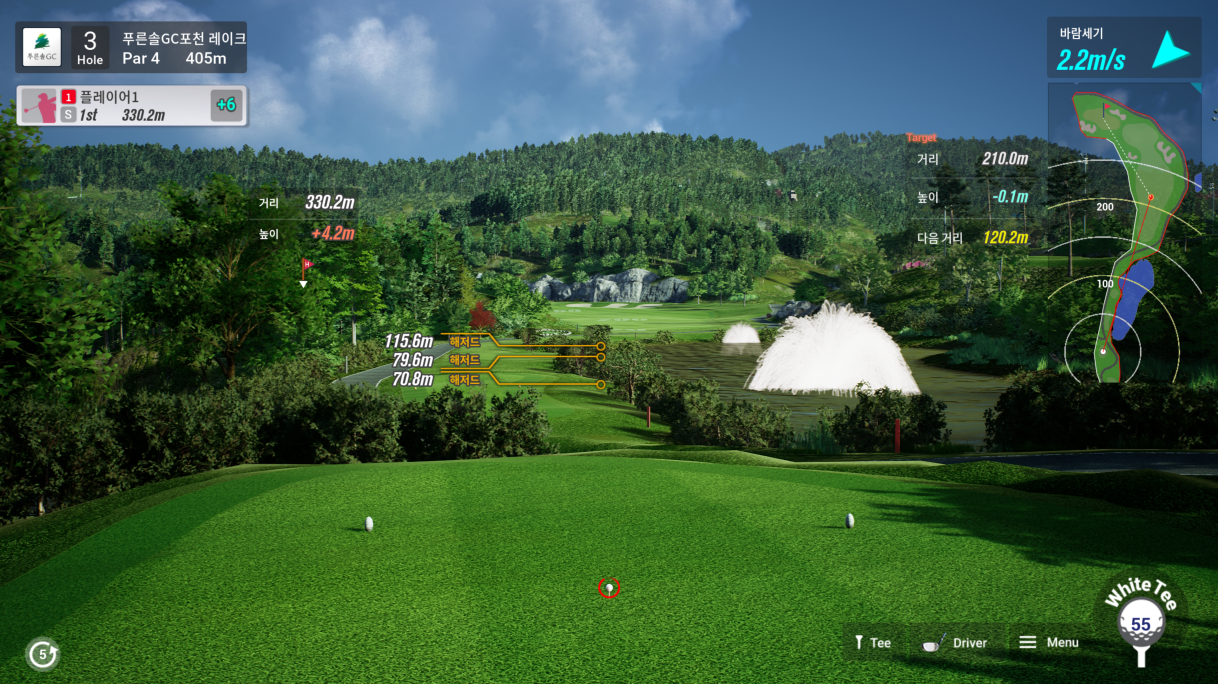The image size is (1218, 684).
Task: Click the wind speed indicator panel
Action: pos(1124,48)
